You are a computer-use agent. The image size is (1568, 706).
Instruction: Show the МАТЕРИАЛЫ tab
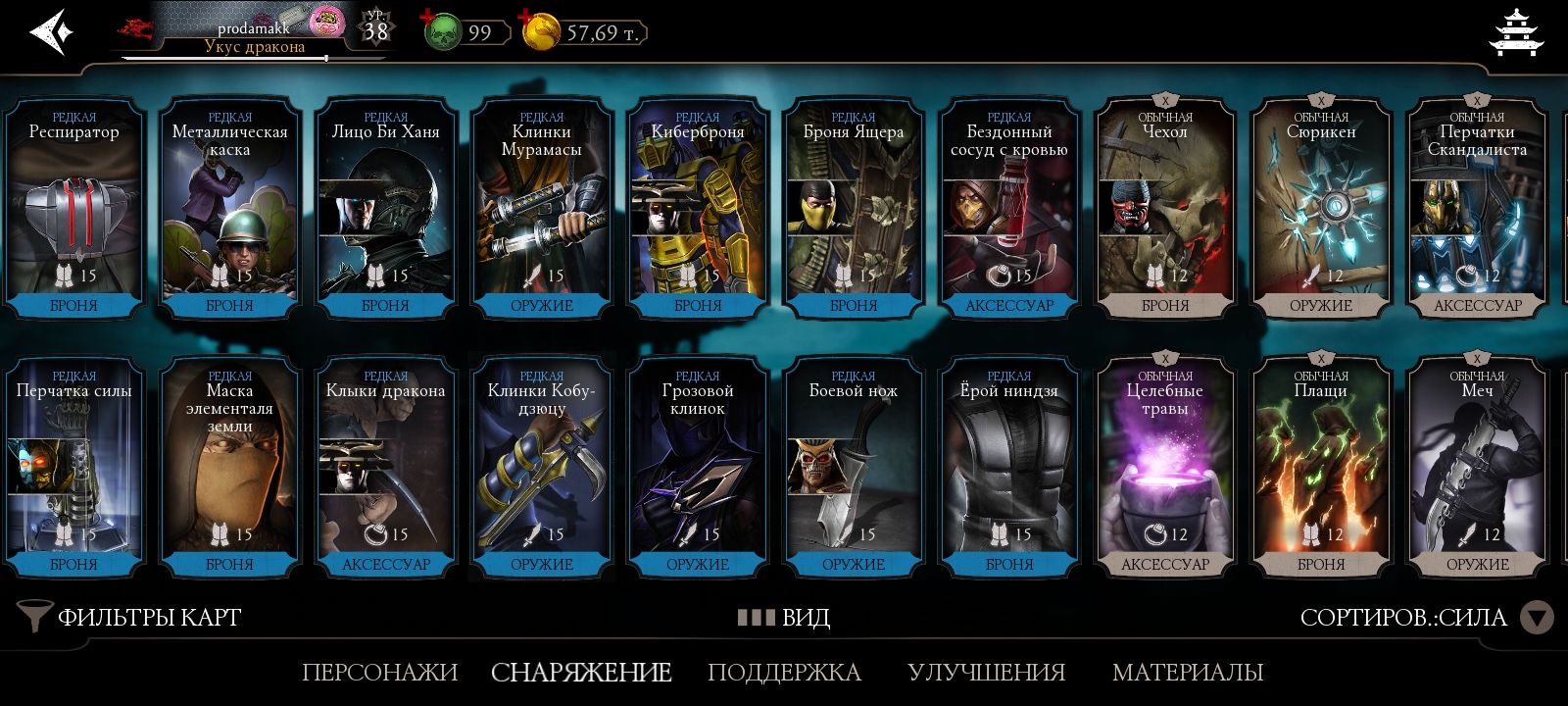pyautogui.click(x=1188, y=673)
